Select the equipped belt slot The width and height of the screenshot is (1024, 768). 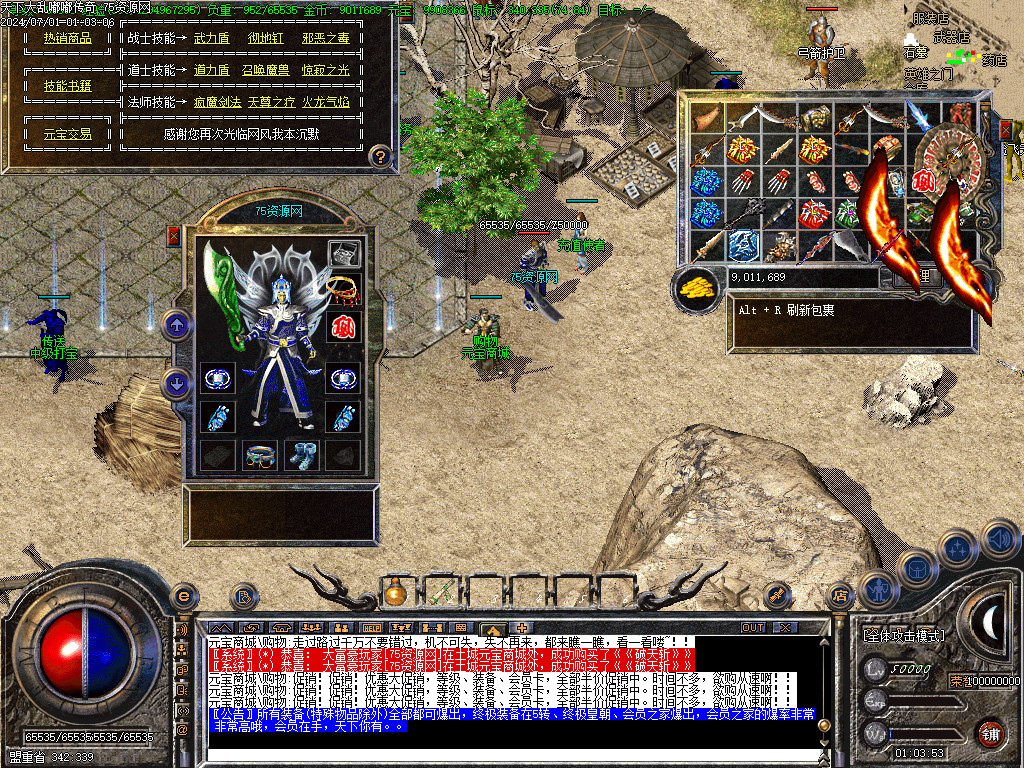pyautogui.click(x=260, y=454)
